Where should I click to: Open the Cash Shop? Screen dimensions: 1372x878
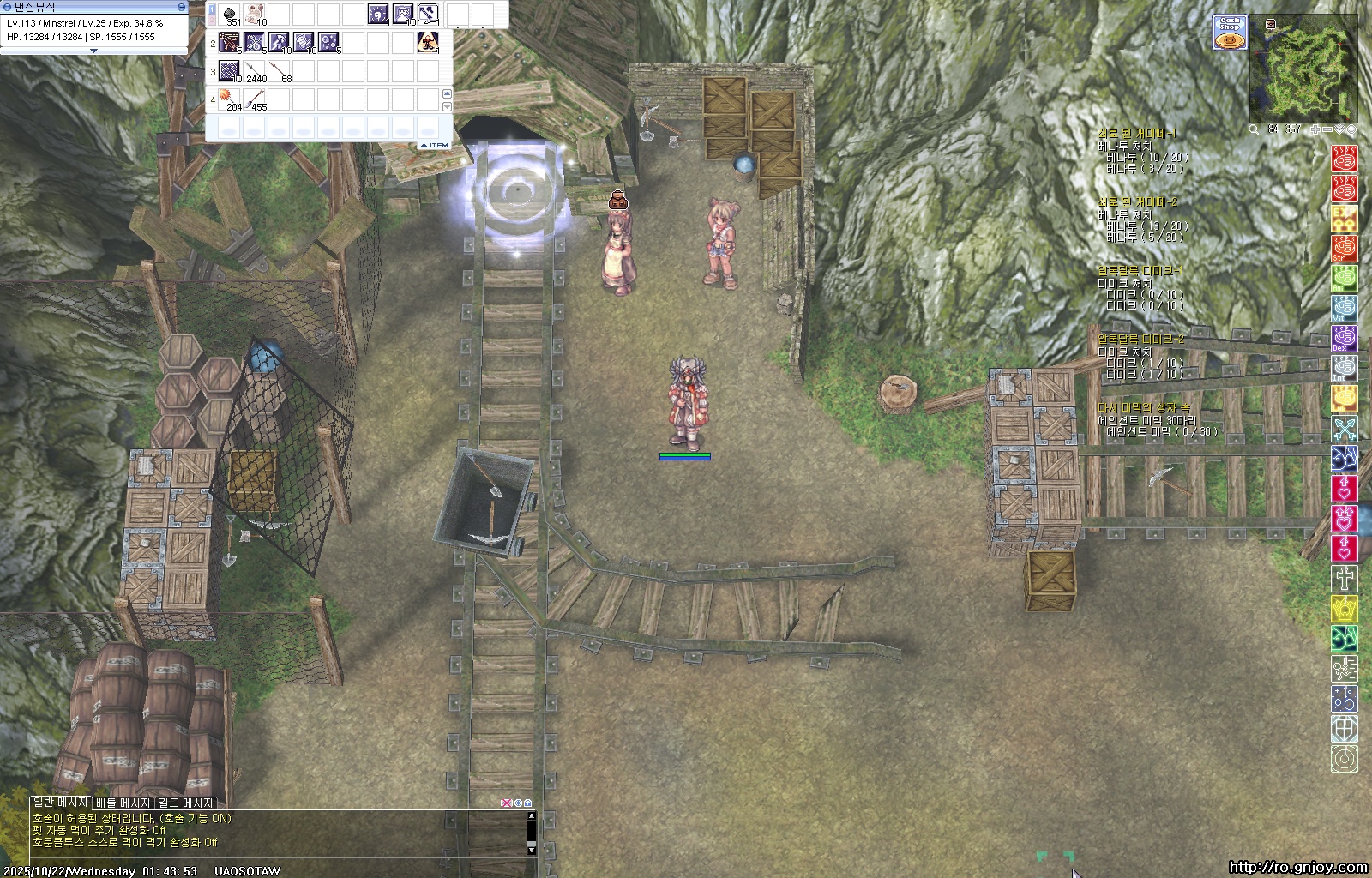[1230, 32]
